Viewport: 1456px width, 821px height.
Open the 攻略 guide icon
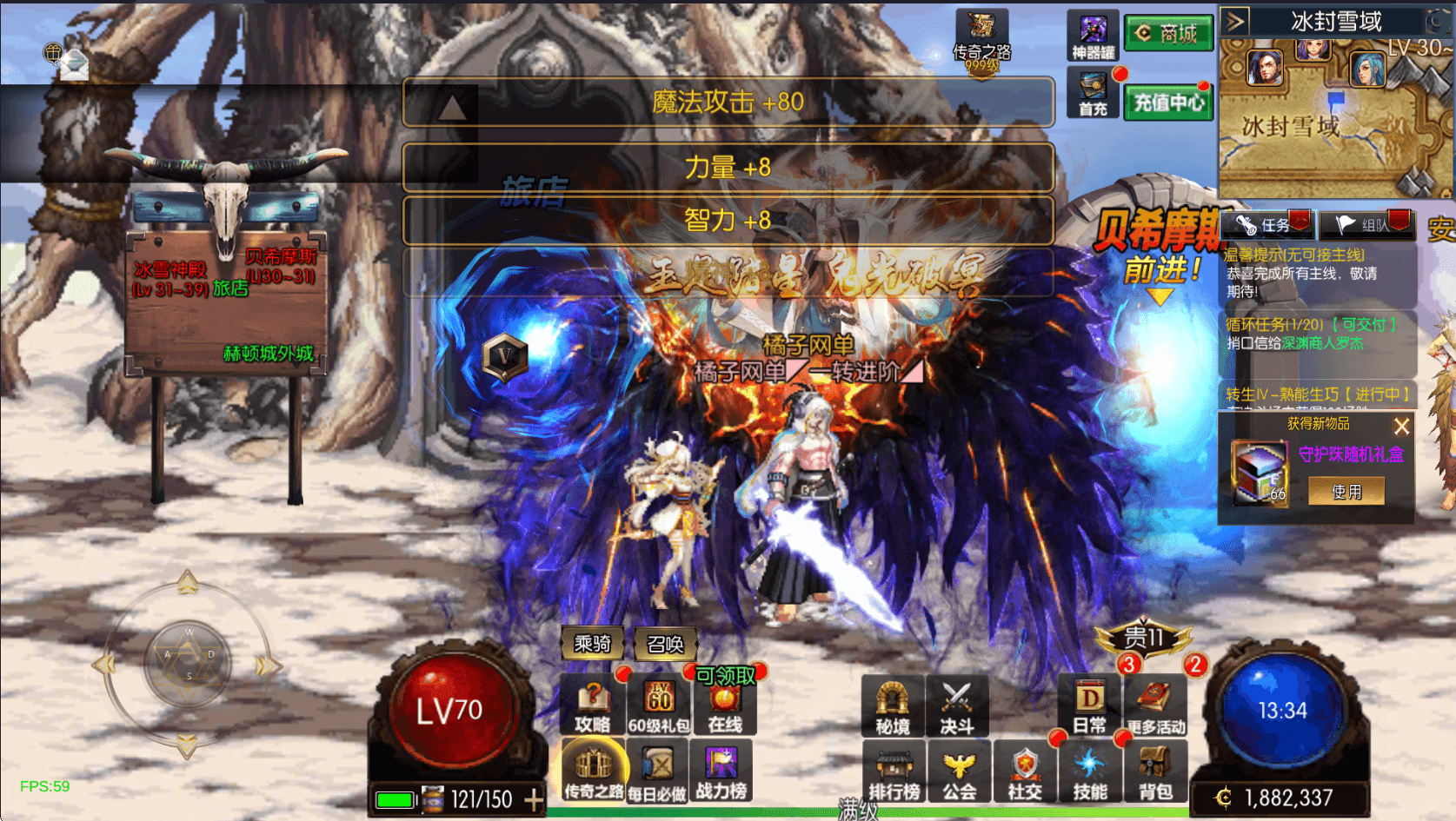pyautogui.click(x=592, y=705)
